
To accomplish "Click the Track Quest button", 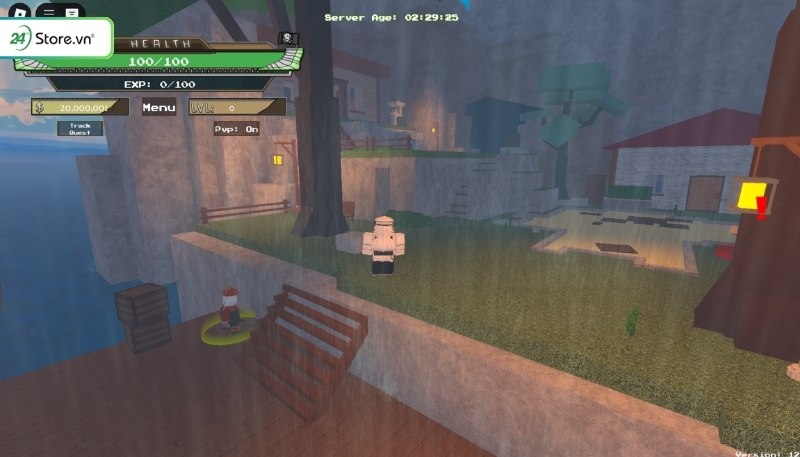I will (80, 128).
